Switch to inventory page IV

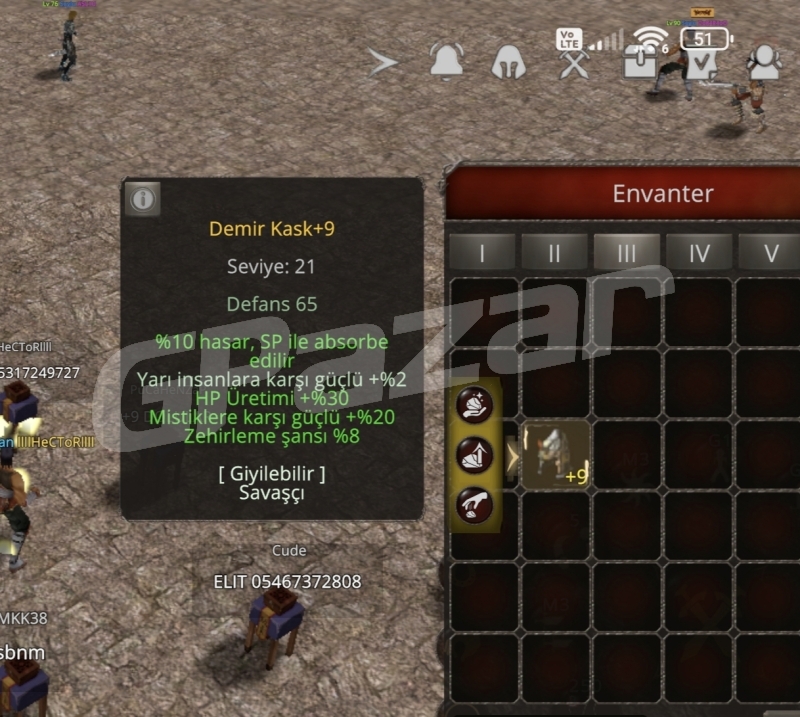[x=698, y=253]
